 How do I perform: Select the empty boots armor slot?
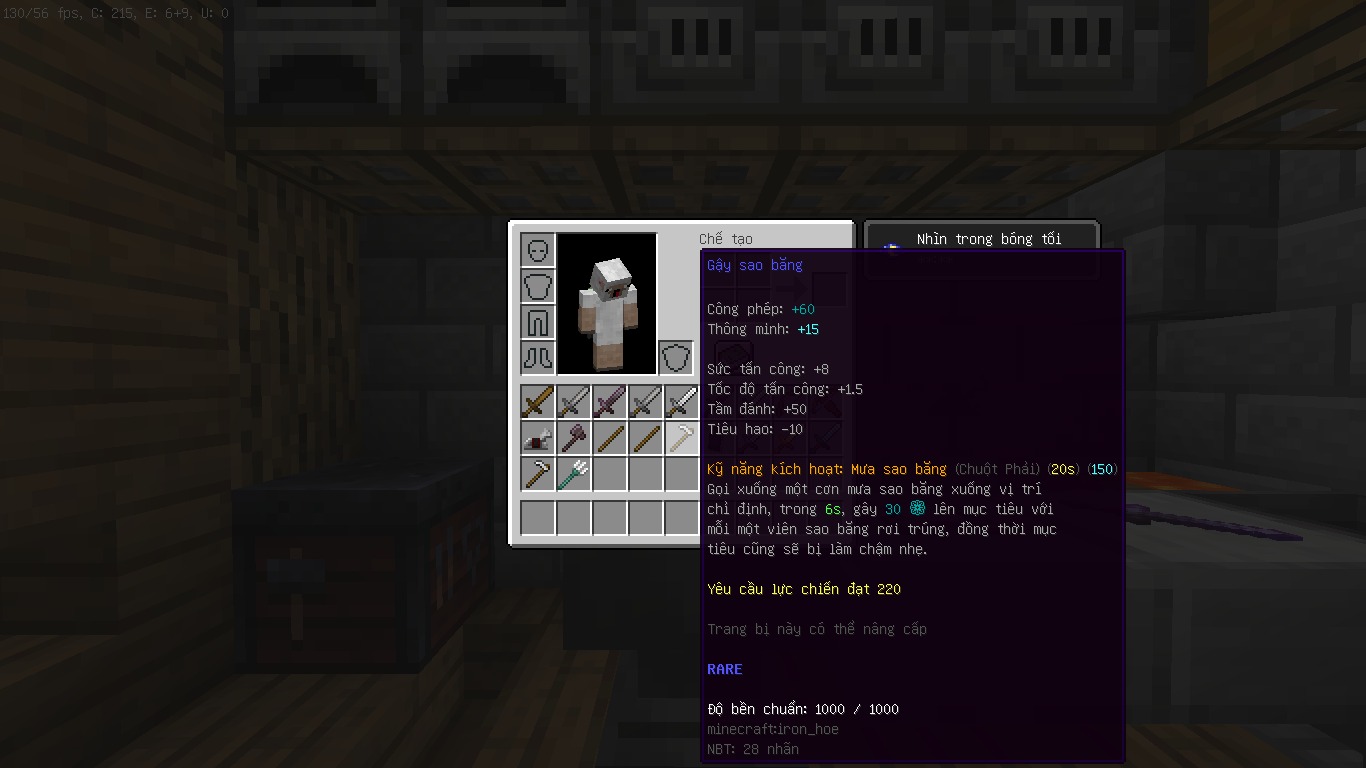pos(538,358)
